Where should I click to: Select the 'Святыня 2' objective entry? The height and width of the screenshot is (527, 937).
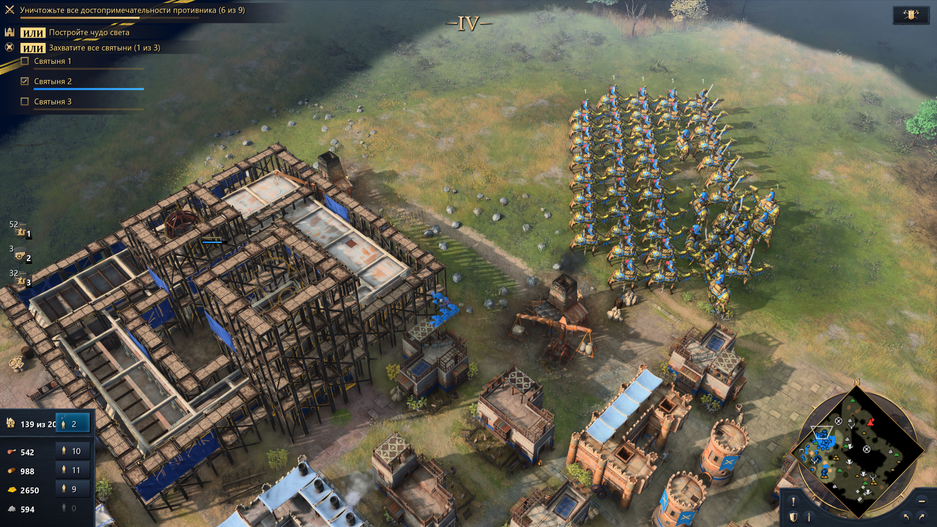52,81
